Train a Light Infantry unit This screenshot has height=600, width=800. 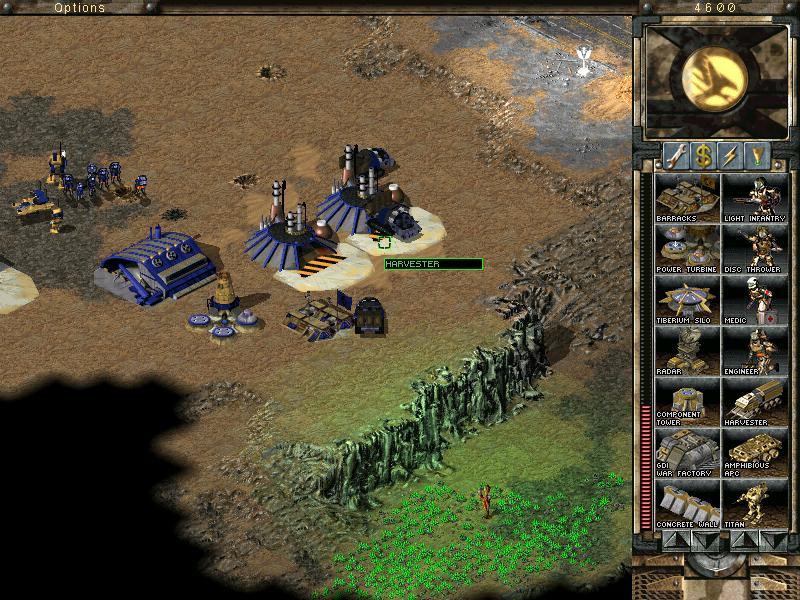coord(754,197)
